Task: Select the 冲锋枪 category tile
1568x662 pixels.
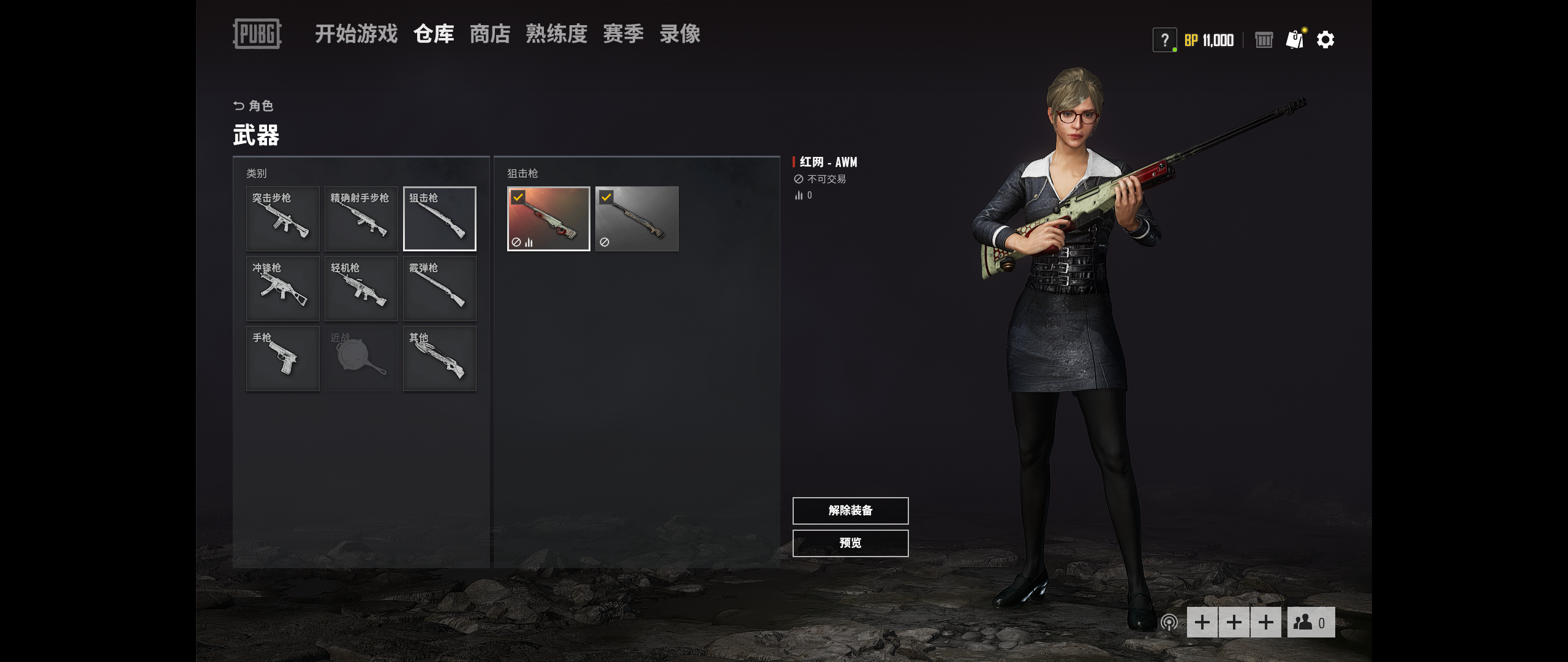Action: tap(282, 289)
